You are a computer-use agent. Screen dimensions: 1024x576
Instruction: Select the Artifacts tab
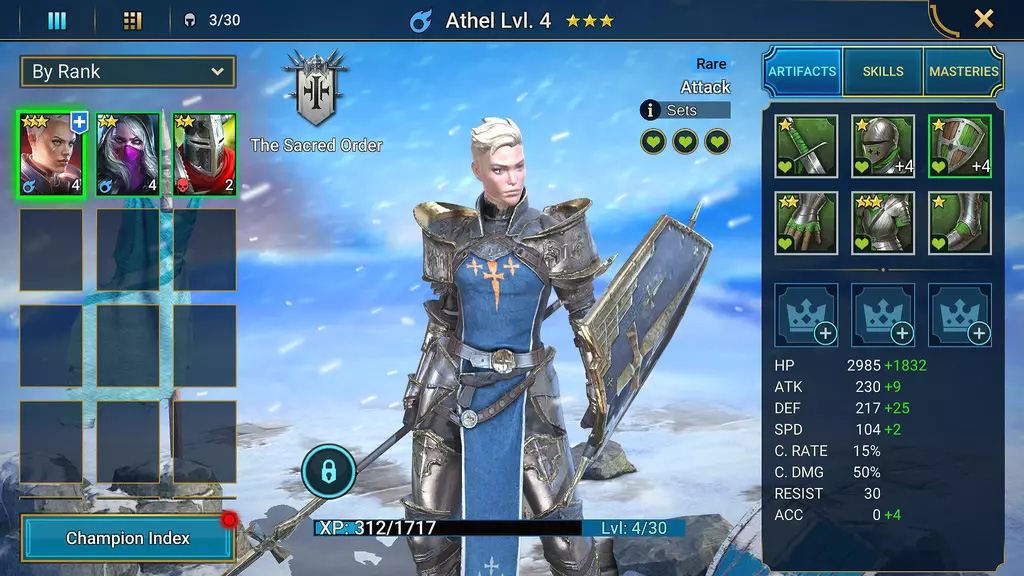[x=802, y=71]
